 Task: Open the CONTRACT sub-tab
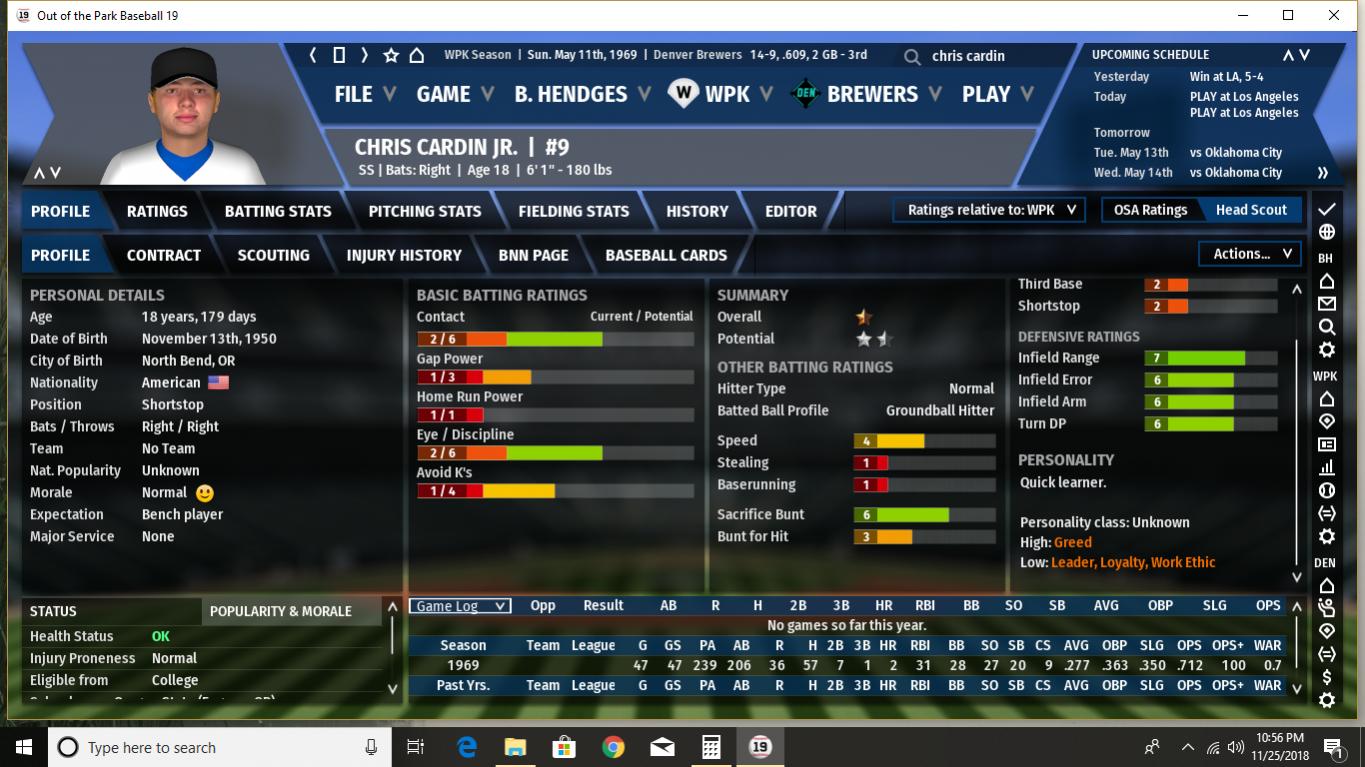[164, 255]
